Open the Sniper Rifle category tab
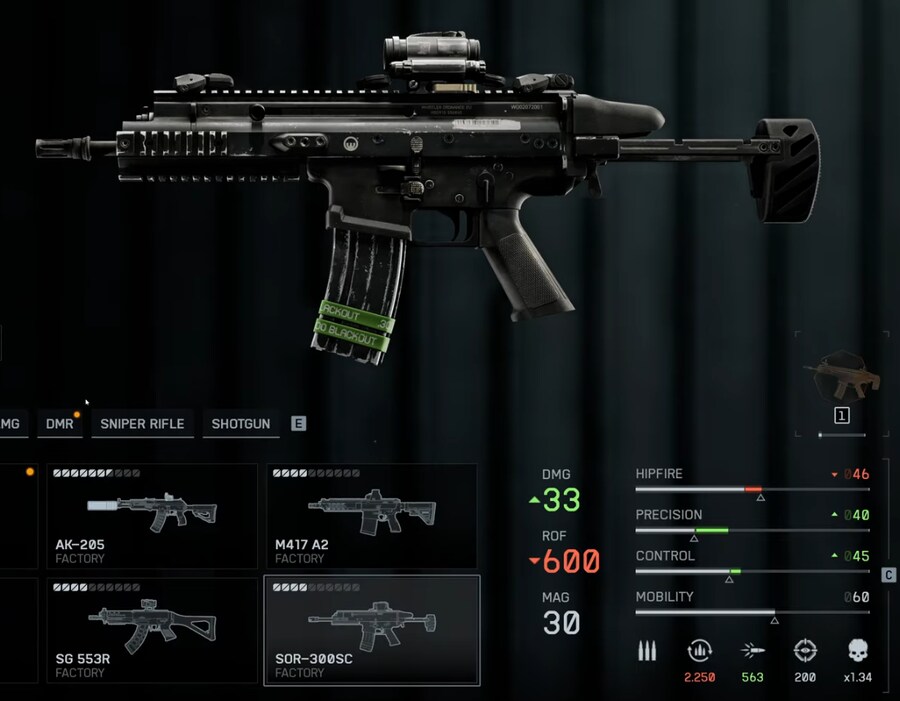 (142, 424)
